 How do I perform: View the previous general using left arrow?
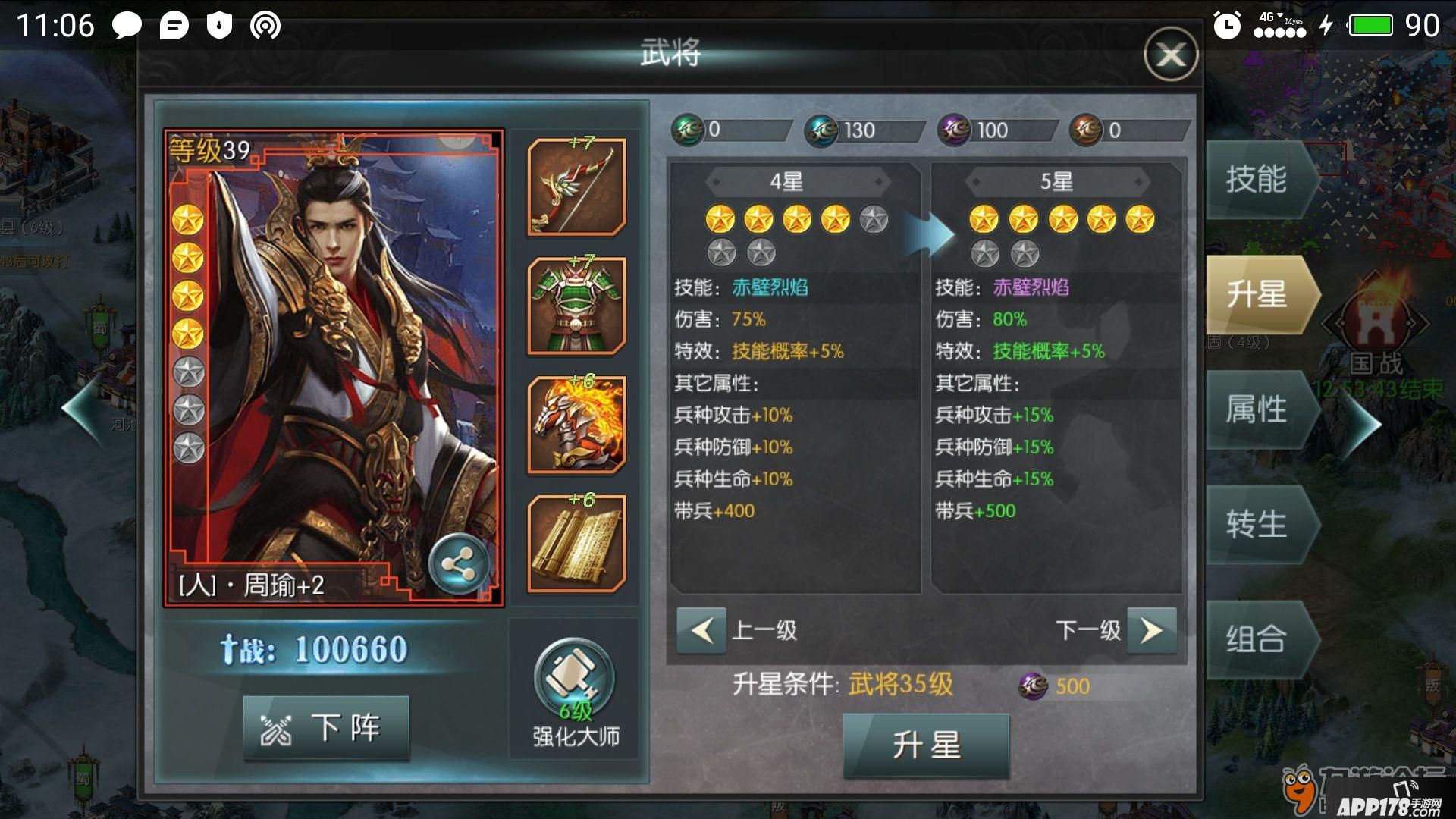click(82, 409)
